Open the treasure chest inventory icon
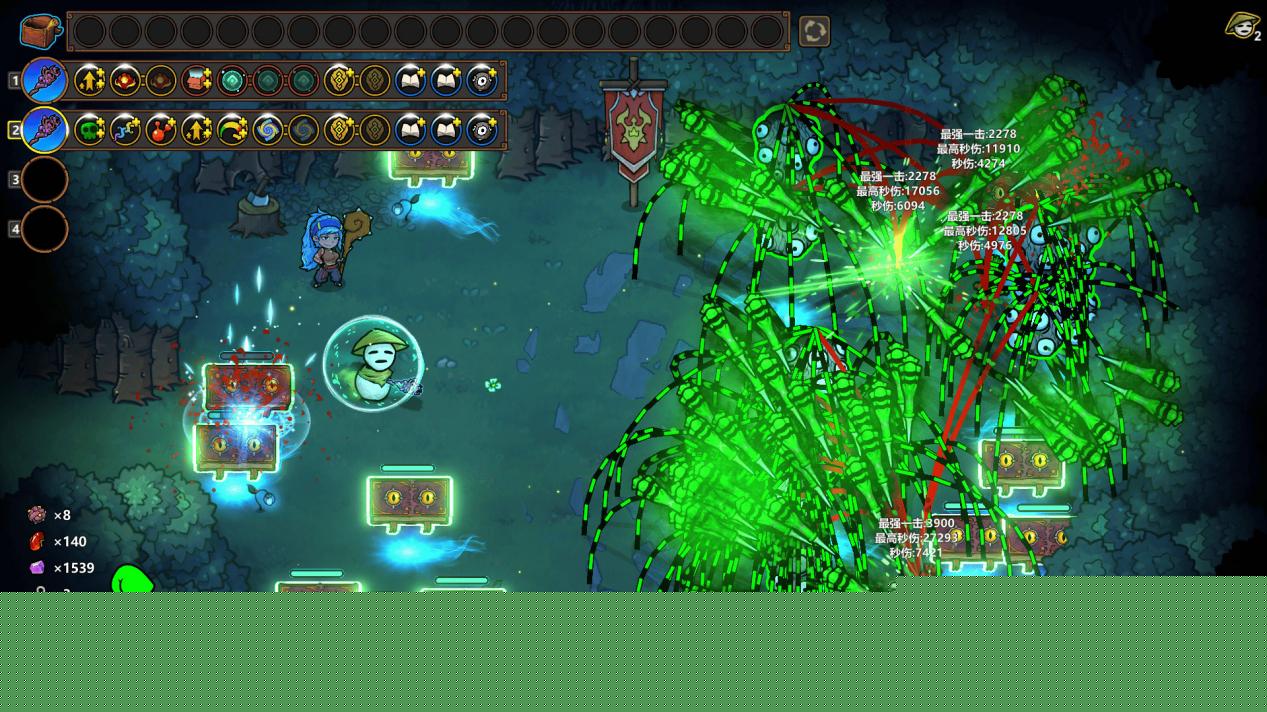 41,31
